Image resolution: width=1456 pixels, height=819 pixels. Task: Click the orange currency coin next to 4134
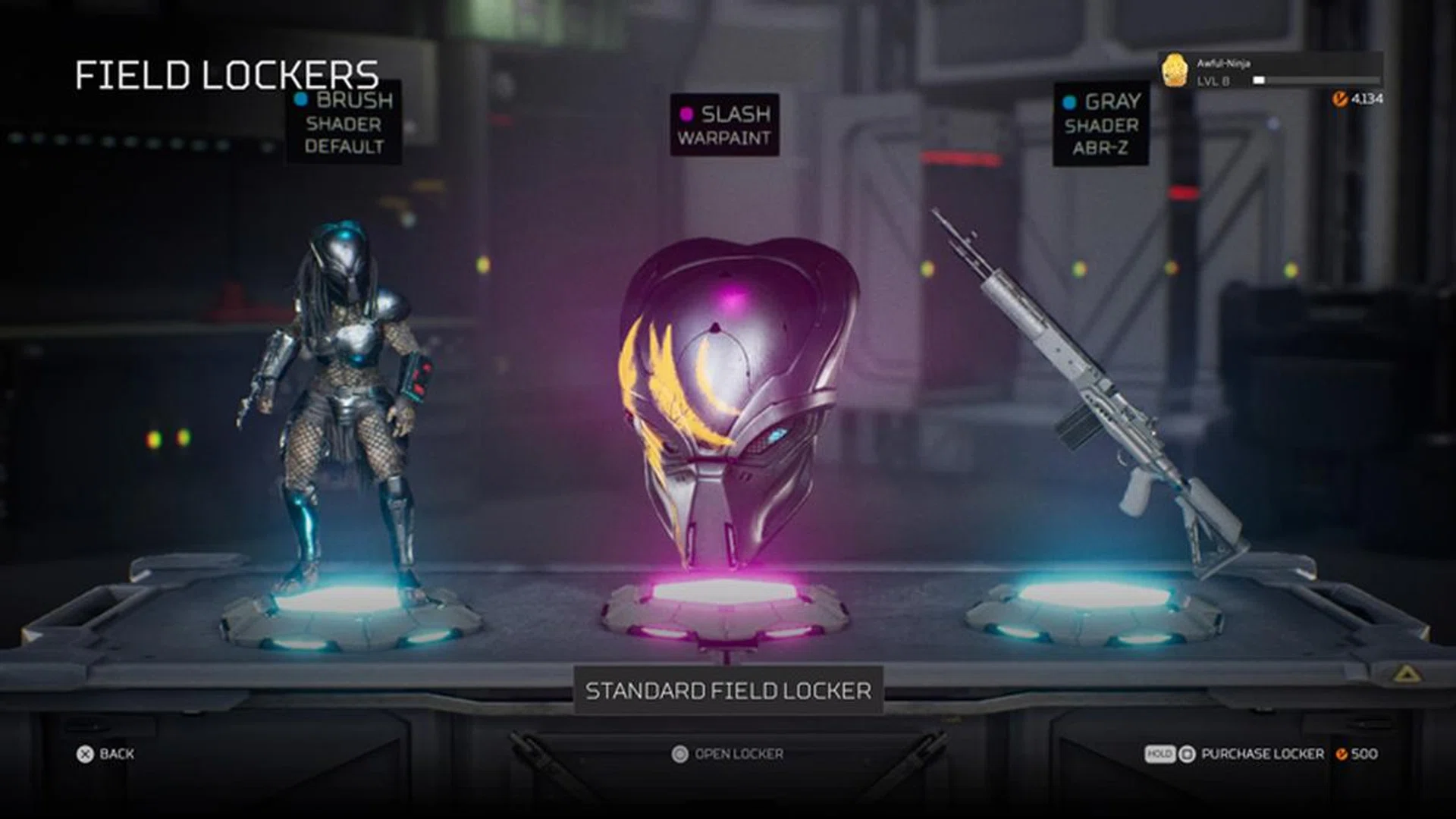[x=1341, y=99]
